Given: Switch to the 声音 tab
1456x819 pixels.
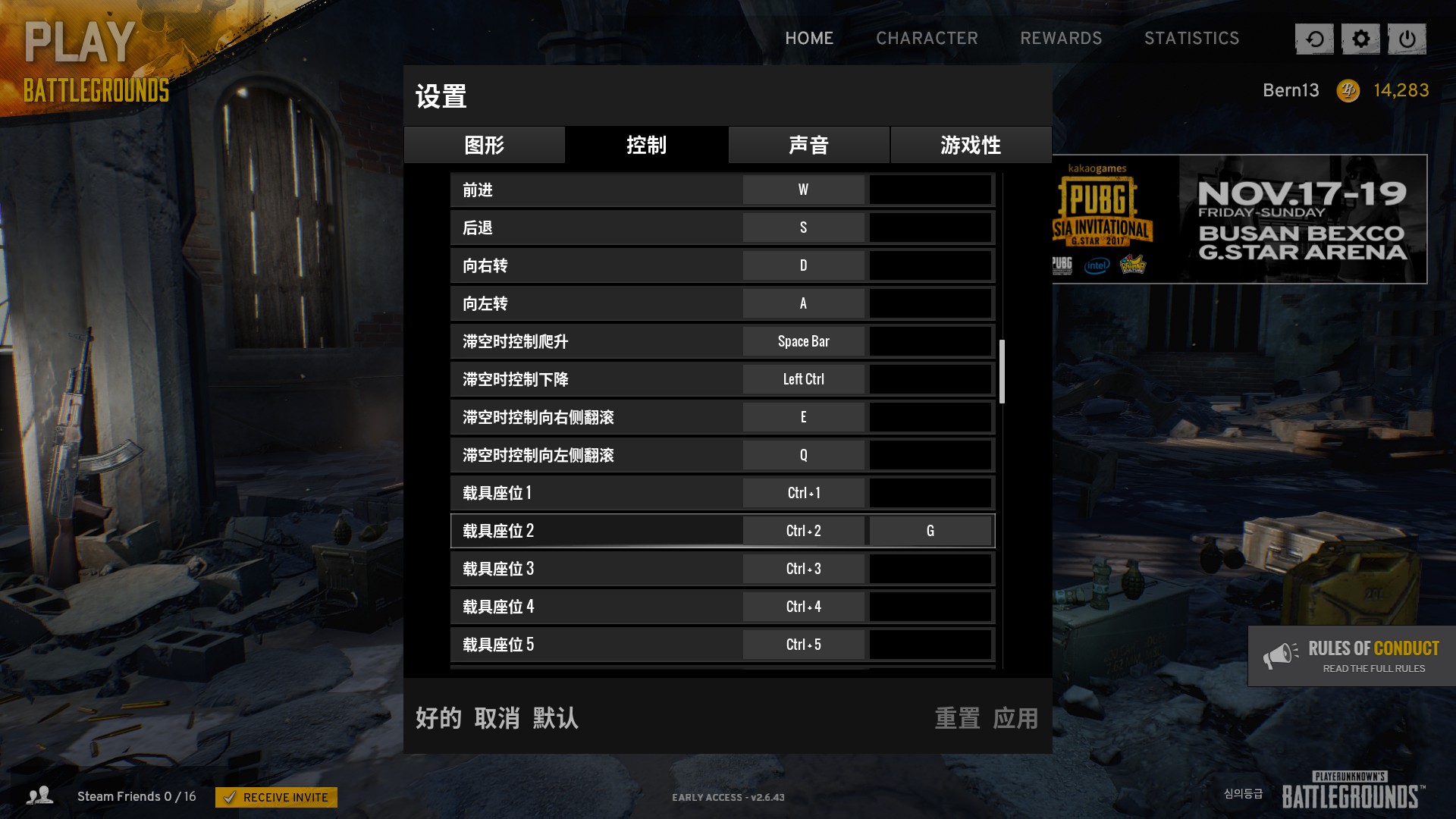Looking at the screenshot, I should coord(808,145).
